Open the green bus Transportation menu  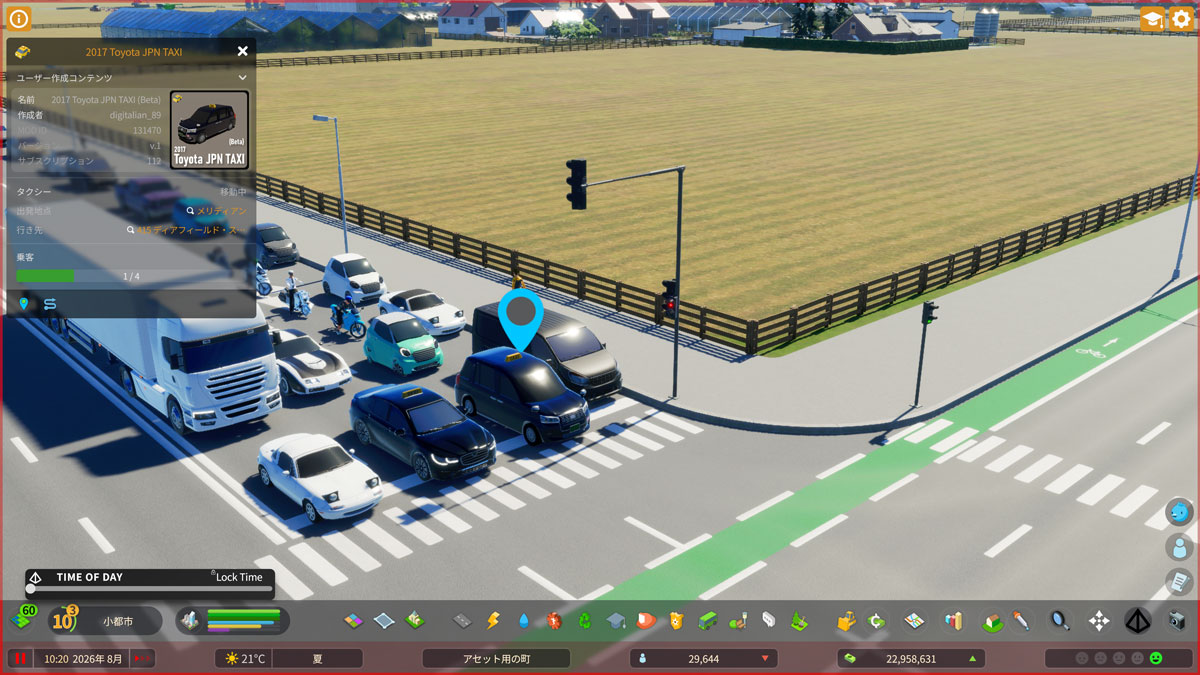click(x=707, y=621)
